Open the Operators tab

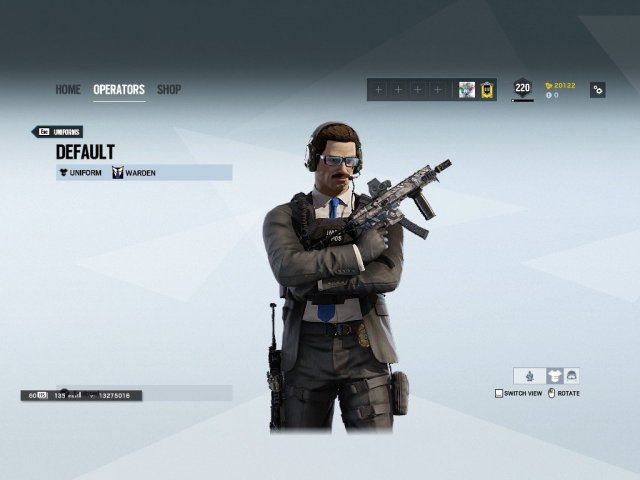119,90
